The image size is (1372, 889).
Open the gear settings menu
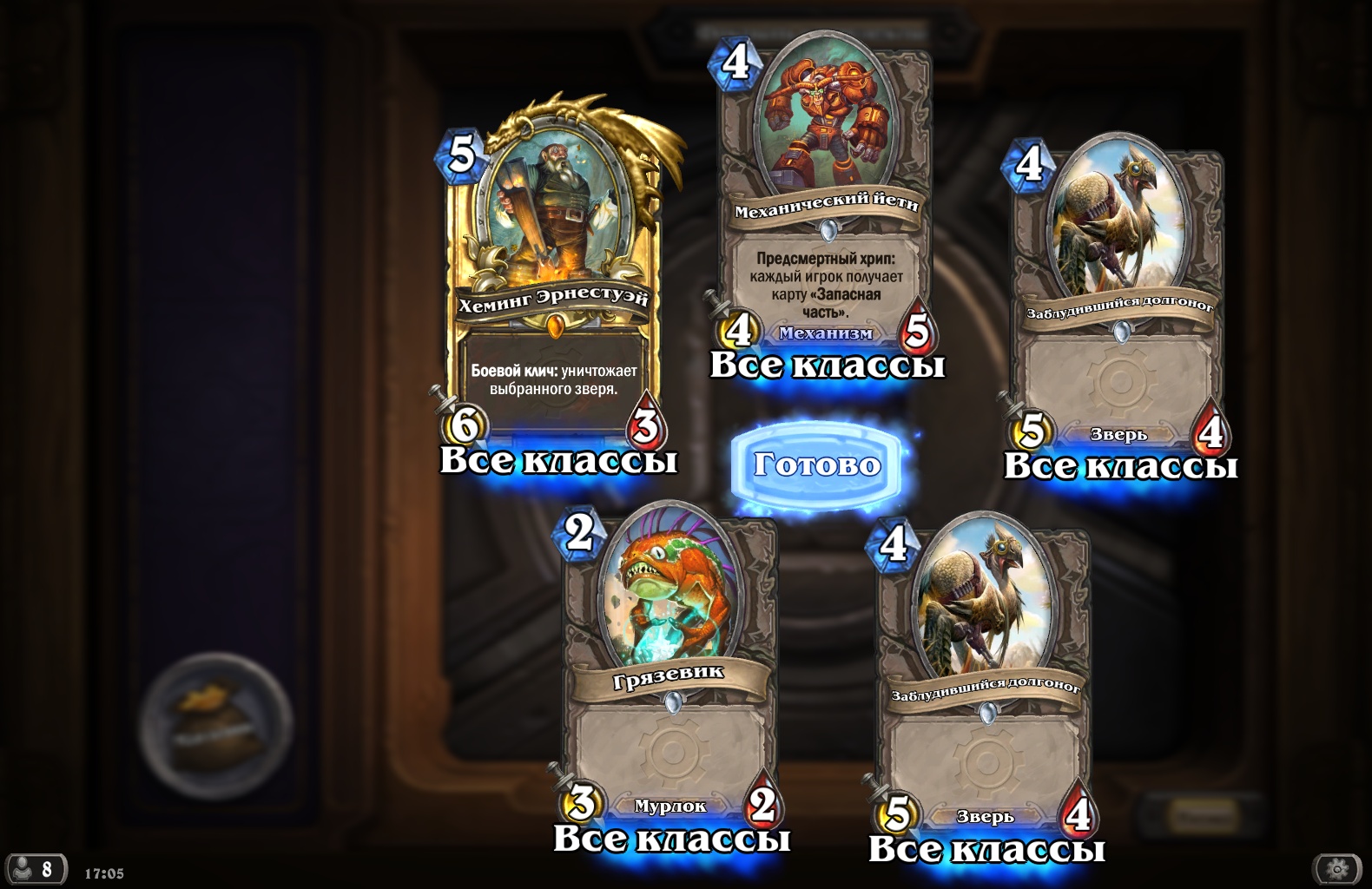pyautogui.click(x=1337, y=868)
